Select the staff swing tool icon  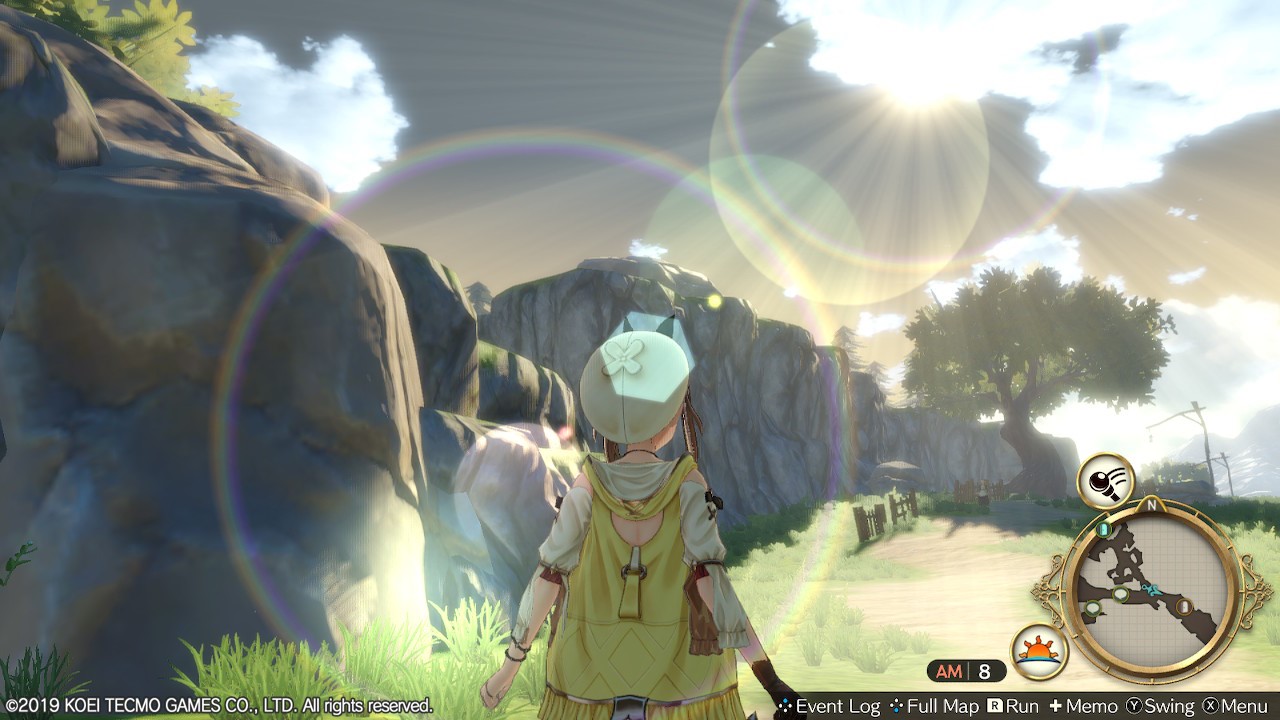click(1105, 482)
